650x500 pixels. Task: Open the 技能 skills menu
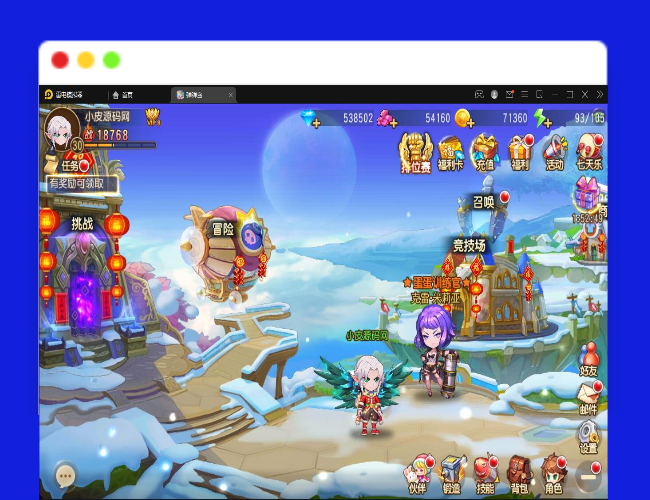[485, 472]
